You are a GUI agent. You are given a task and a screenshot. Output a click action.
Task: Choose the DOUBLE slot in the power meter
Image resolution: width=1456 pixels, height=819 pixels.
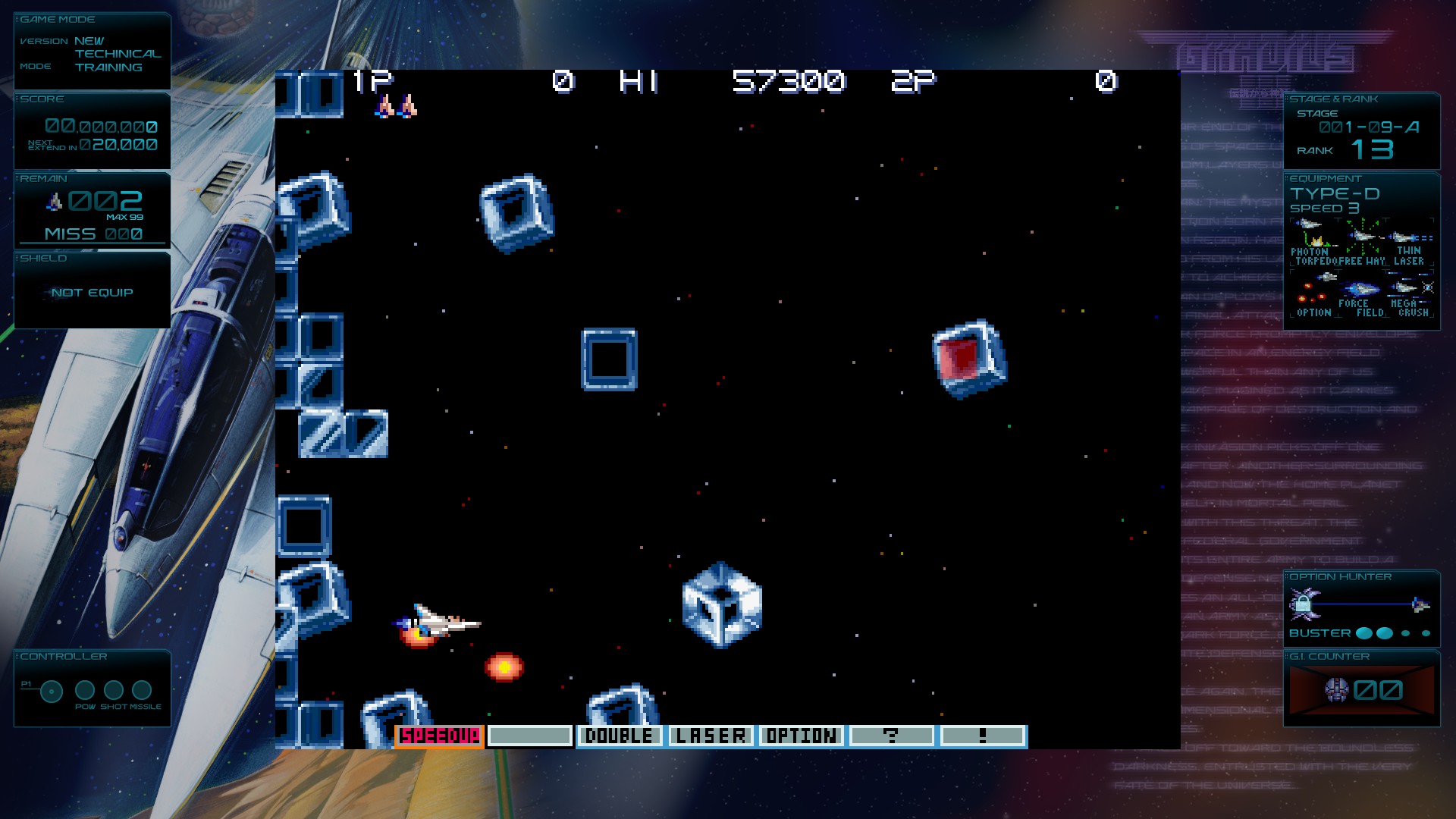coord(619,736)
